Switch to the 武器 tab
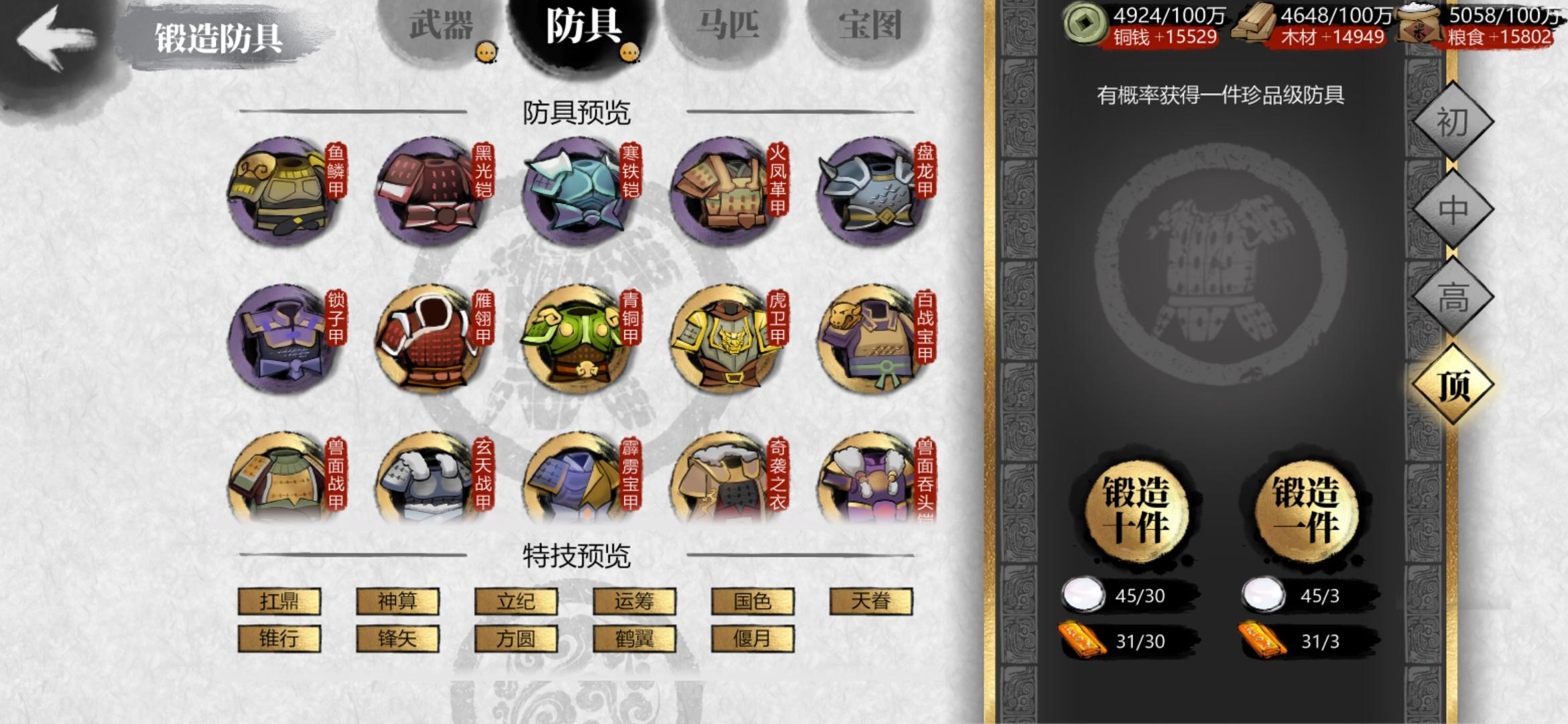This screenshot has width=1568, height=724. click(444, 27)
